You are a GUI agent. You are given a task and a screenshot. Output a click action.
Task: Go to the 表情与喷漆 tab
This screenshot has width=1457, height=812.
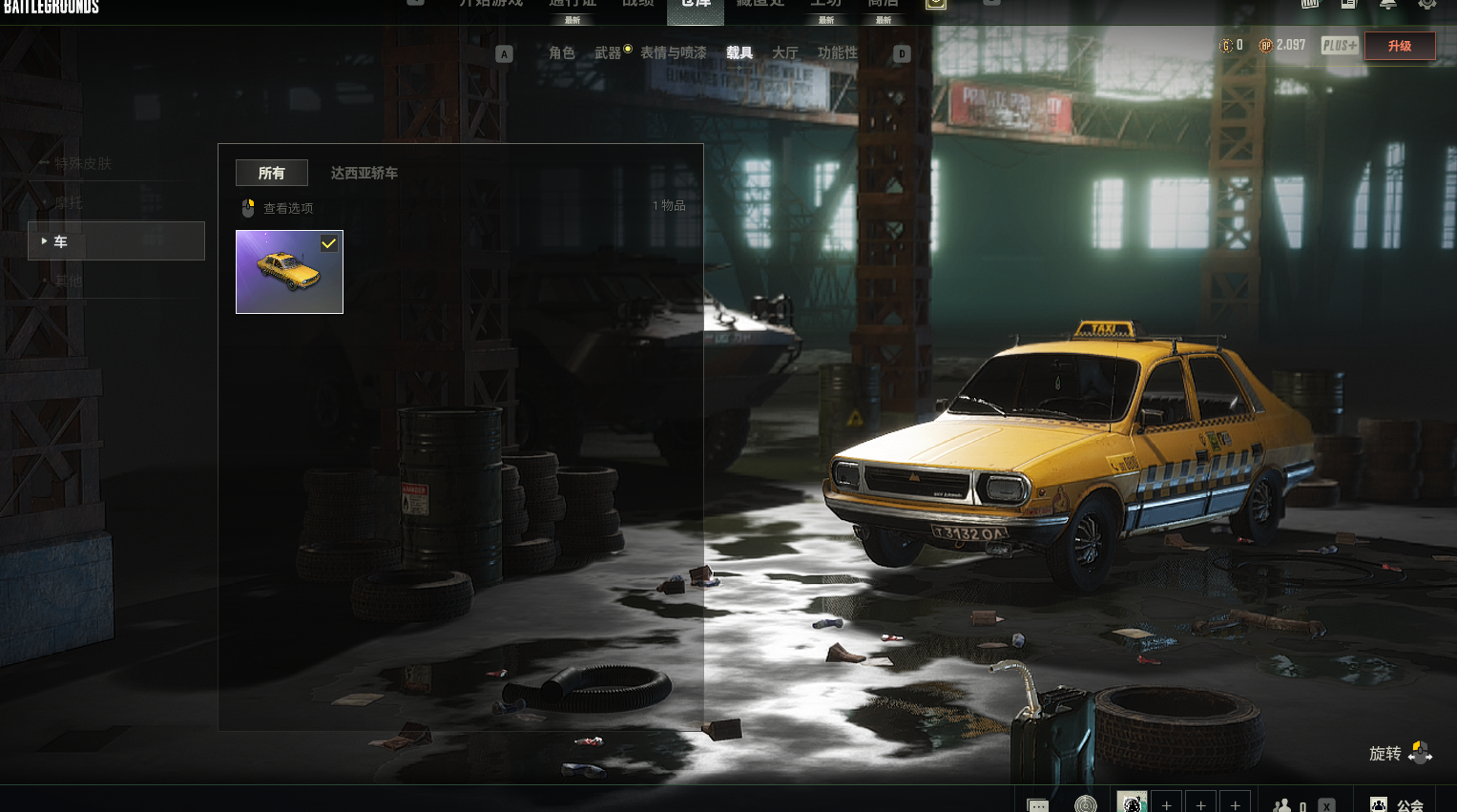674,53
